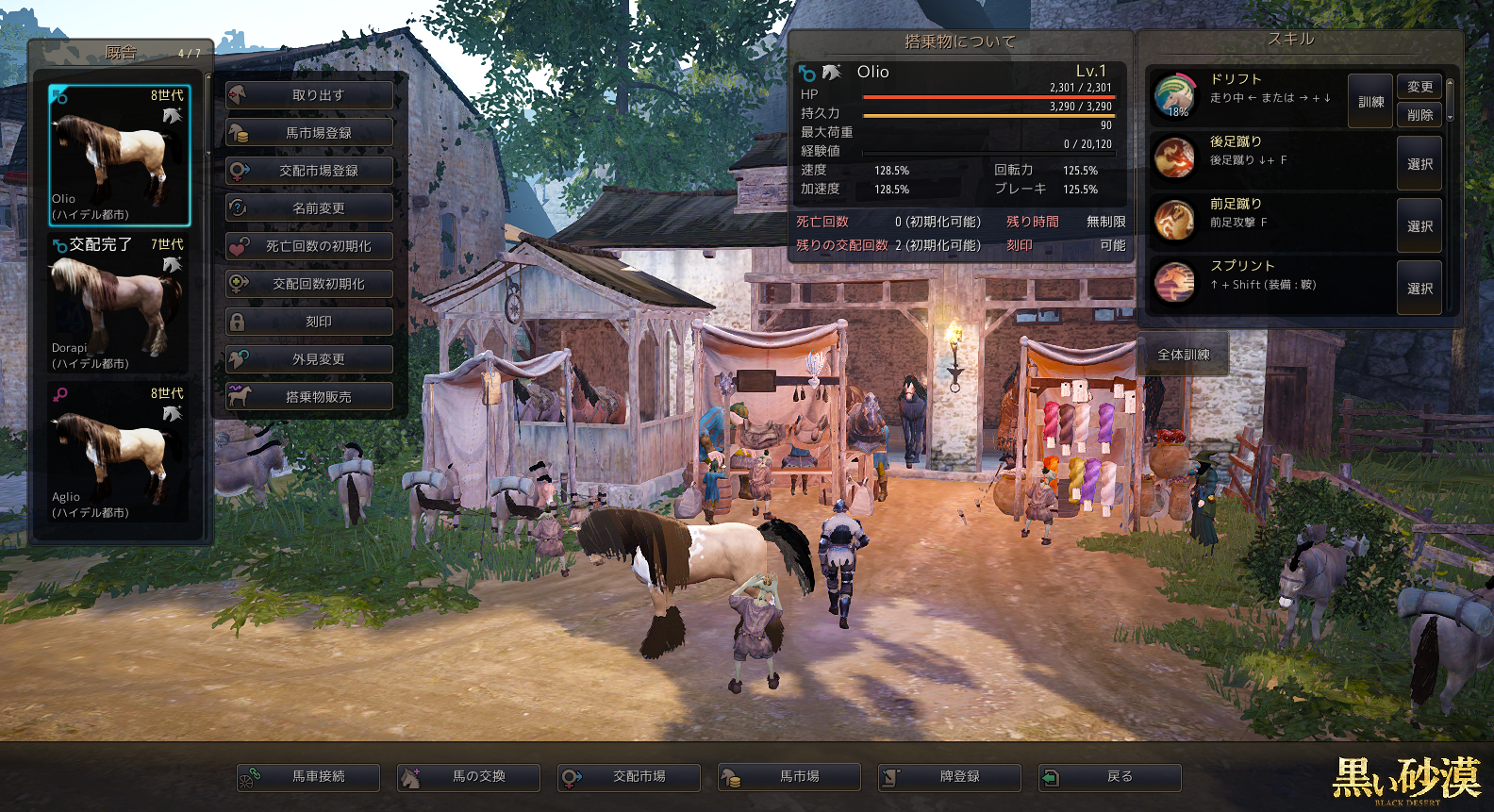The image size is (1494, 812).
Task: Click 全体訓練 to train all skills
Action: click(1184, 355)
